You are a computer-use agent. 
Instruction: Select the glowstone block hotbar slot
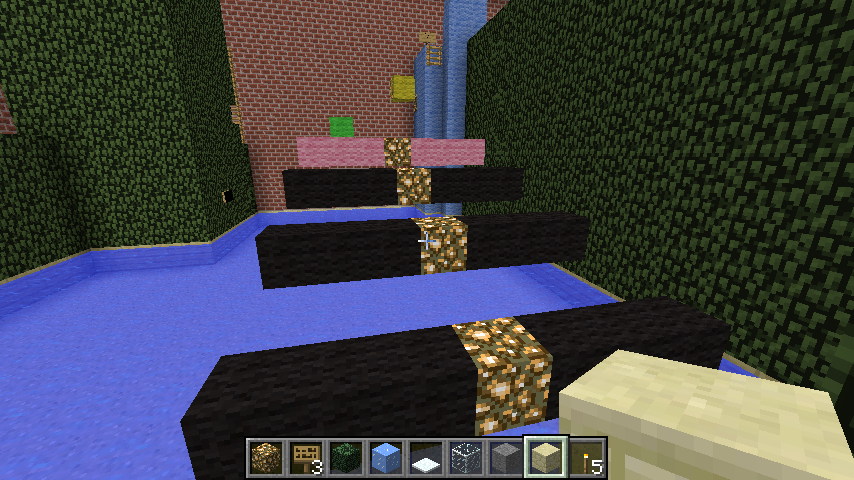(266, 457)
